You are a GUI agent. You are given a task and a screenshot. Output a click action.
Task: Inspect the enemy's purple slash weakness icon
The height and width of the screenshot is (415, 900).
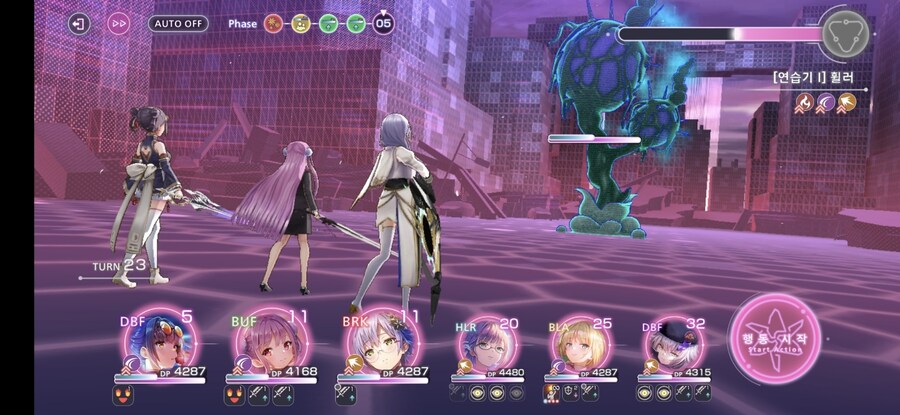825,101
